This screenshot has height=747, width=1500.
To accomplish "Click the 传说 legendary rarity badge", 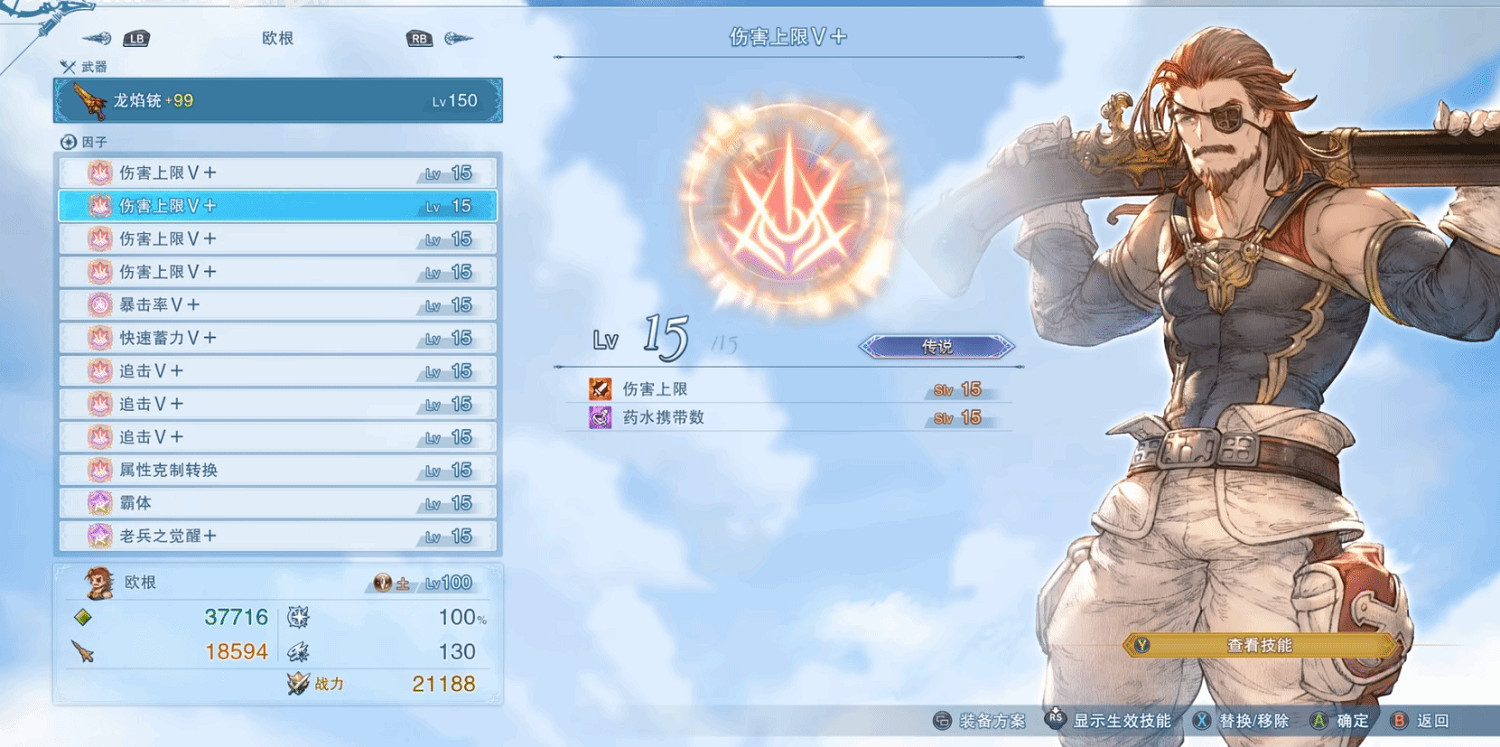I will (936, 346).
